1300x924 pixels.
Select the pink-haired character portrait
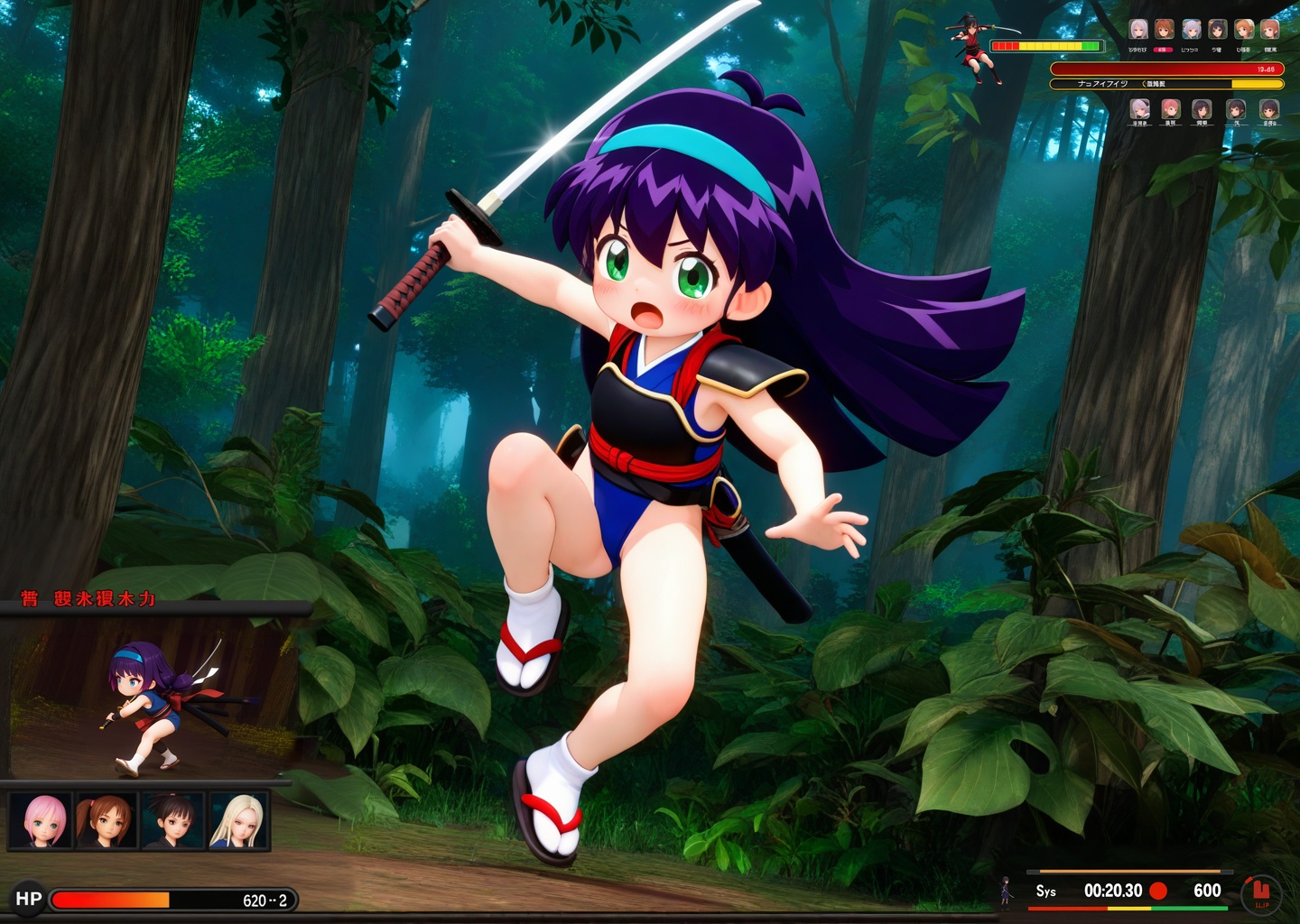pyautogui.click(x=42, y=820)
